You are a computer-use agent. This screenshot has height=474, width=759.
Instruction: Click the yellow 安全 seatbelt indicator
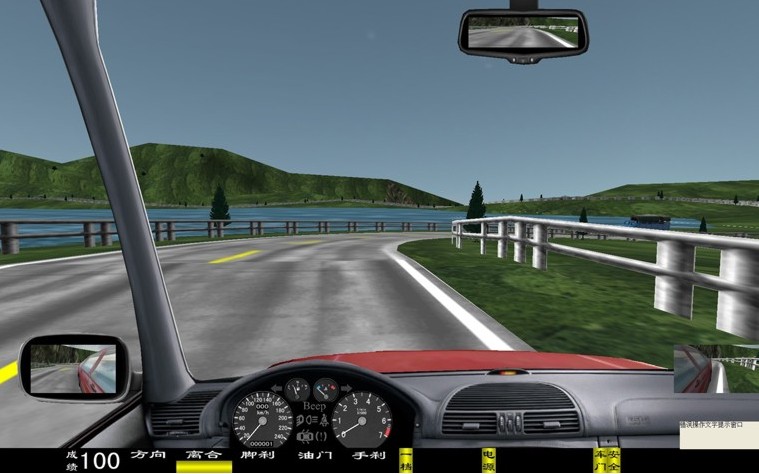tap(613, 460)
